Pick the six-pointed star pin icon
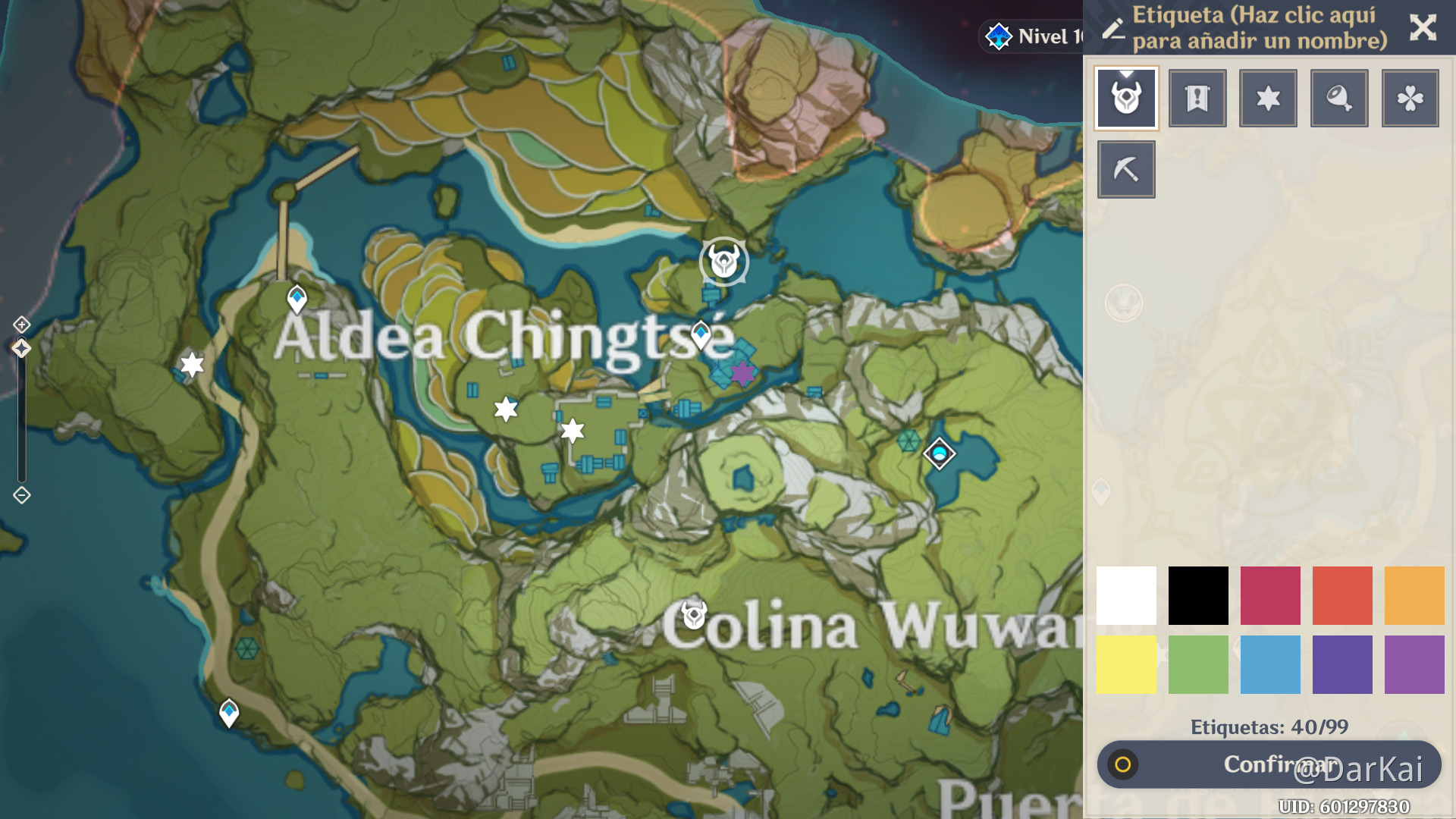Image resolution: width=1456 pixels, height=819 pixels. [1268, 98]
